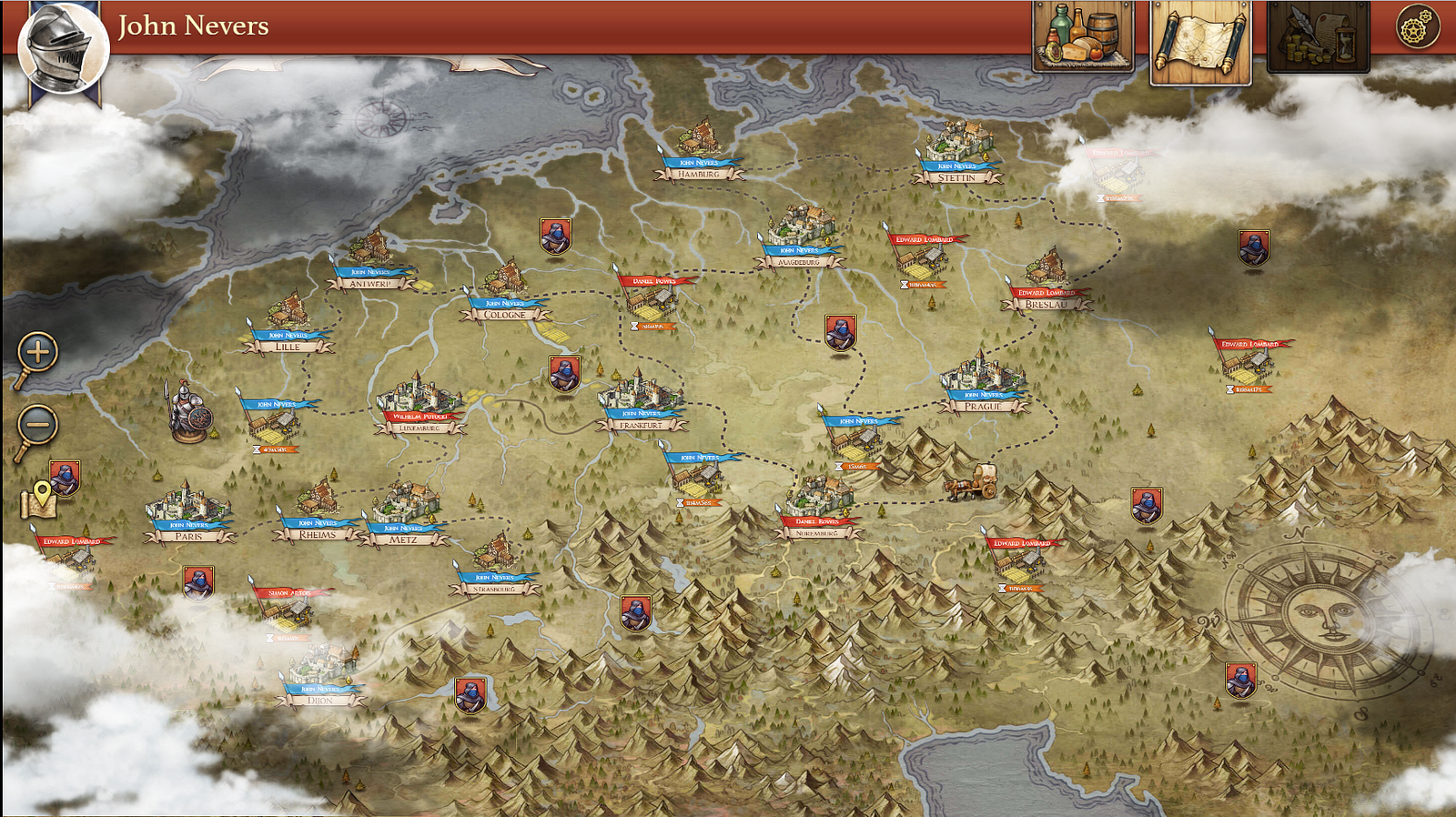Select the map scroll button
This screenshot has width=1456, height=817.
click(x=1200, y=43)
